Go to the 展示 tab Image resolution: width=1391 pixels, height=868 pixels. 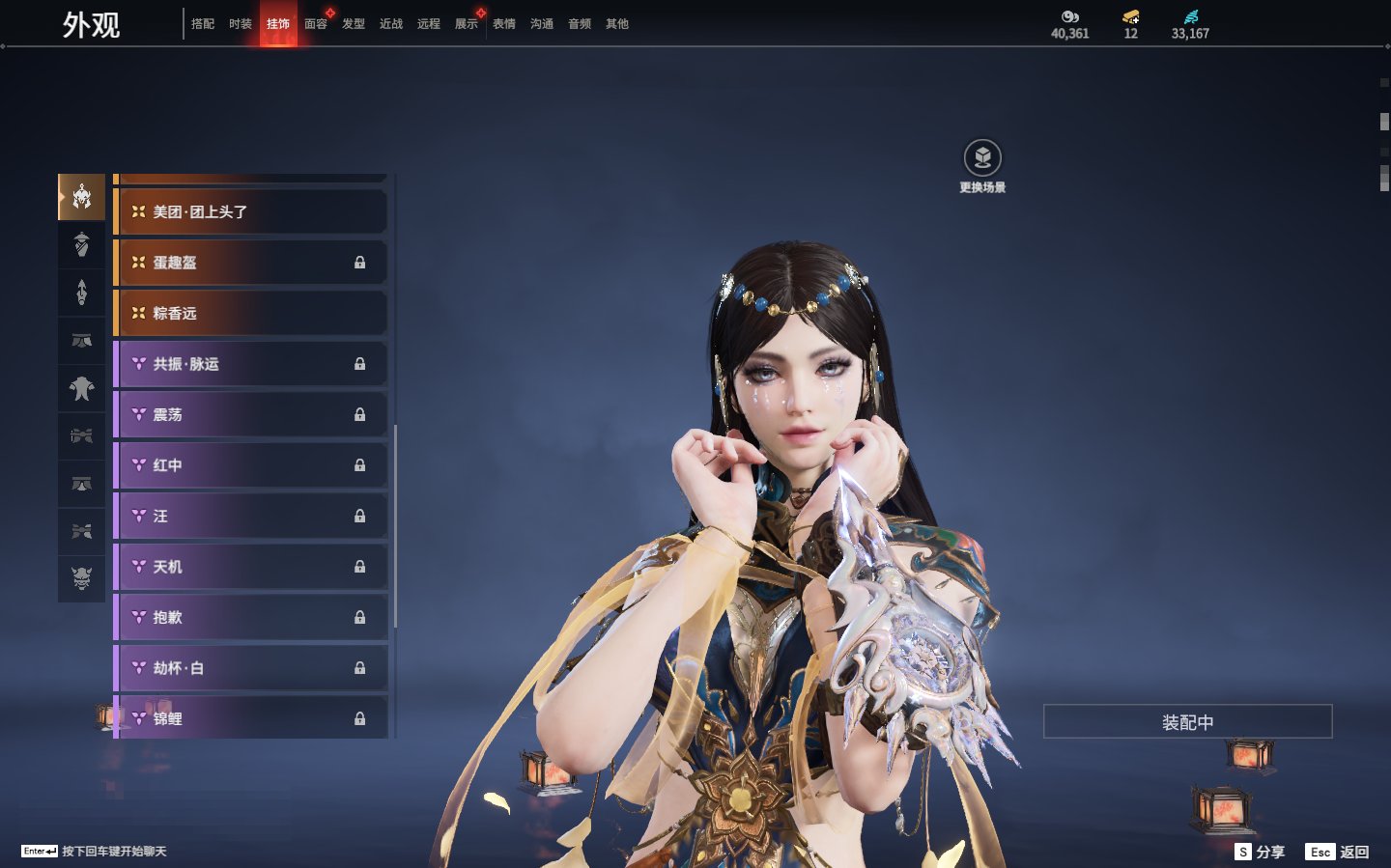coord(467,24)
